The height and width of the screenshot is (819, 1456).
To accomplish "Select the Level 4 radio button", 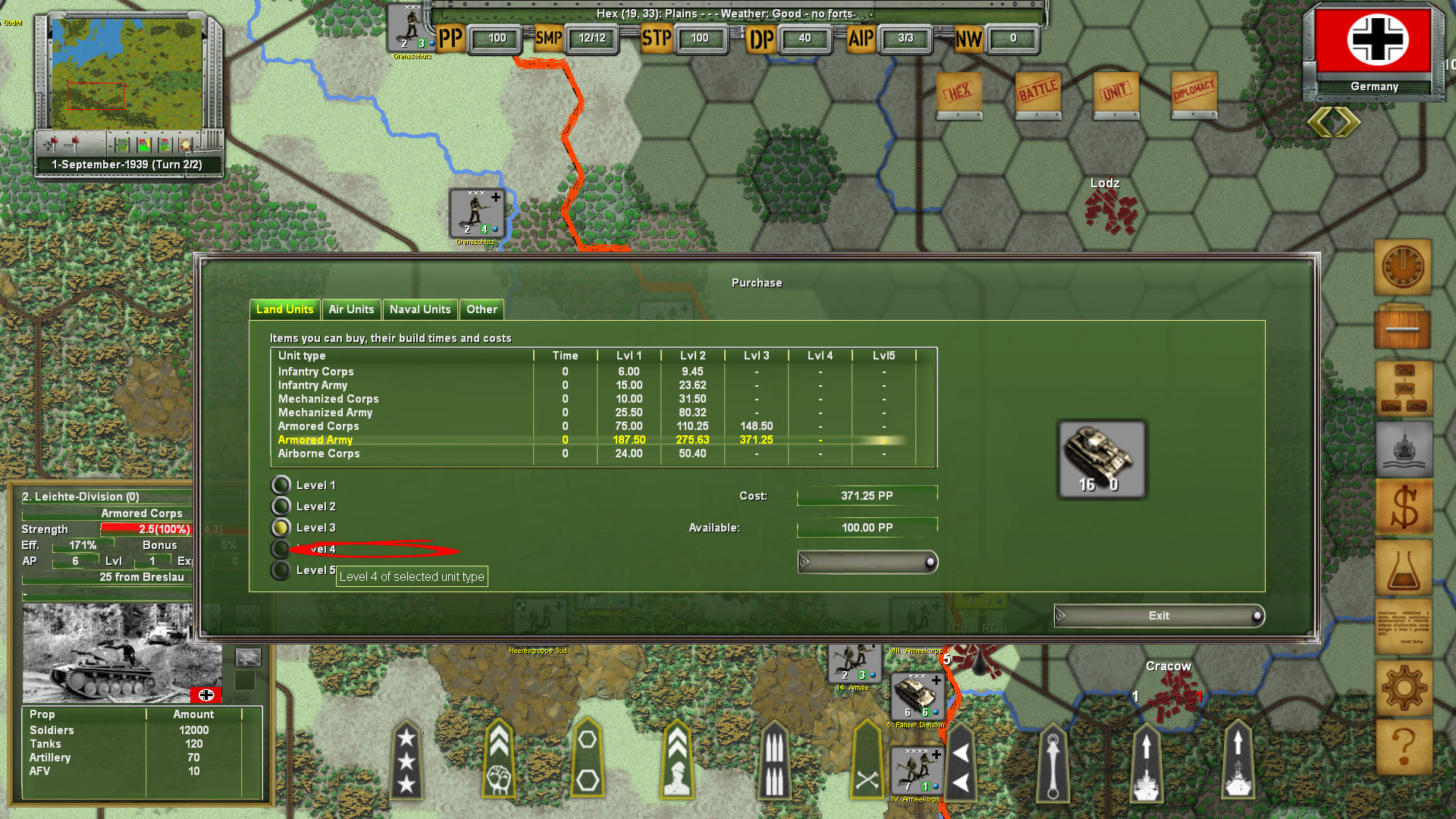I will (x=281, y=549).
